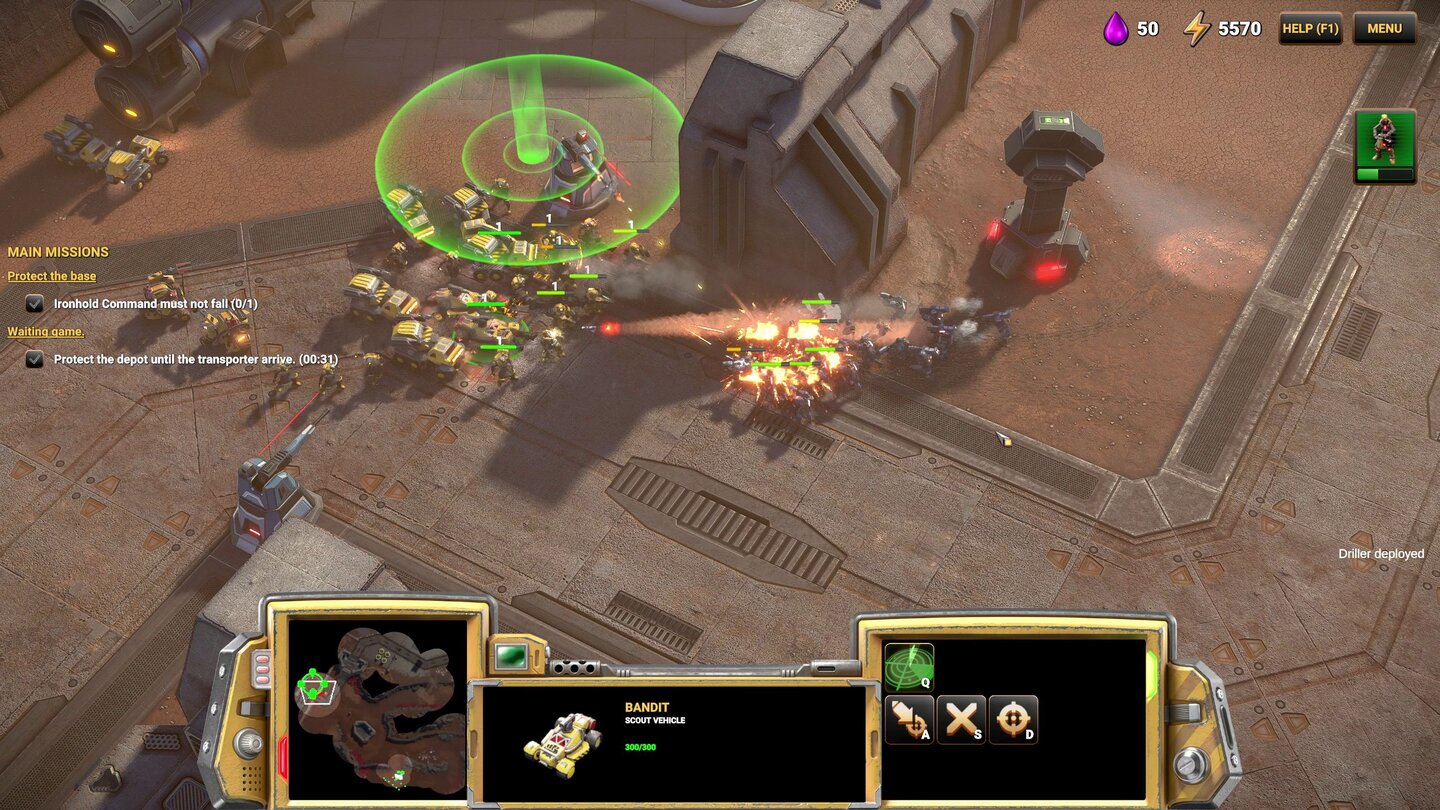Activate the radar scan ability (Q)

pyautogui.click(x=909, y=667)
